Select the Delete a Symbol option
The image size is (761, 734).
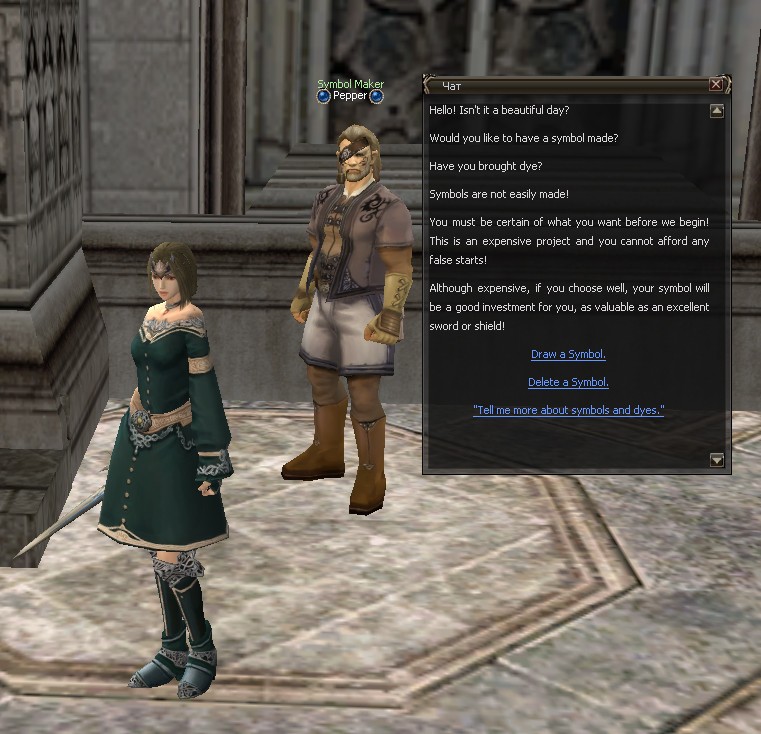coord(568,382)
